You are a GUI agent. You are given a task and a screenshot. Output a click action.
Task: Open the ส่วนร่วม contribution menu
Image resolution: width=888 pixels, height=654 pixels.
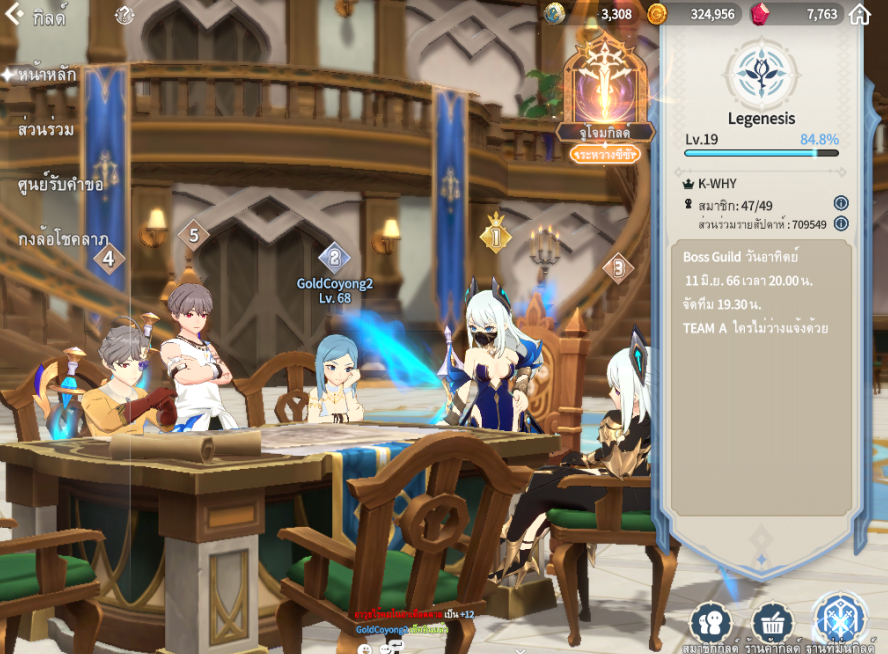point(46,129)
